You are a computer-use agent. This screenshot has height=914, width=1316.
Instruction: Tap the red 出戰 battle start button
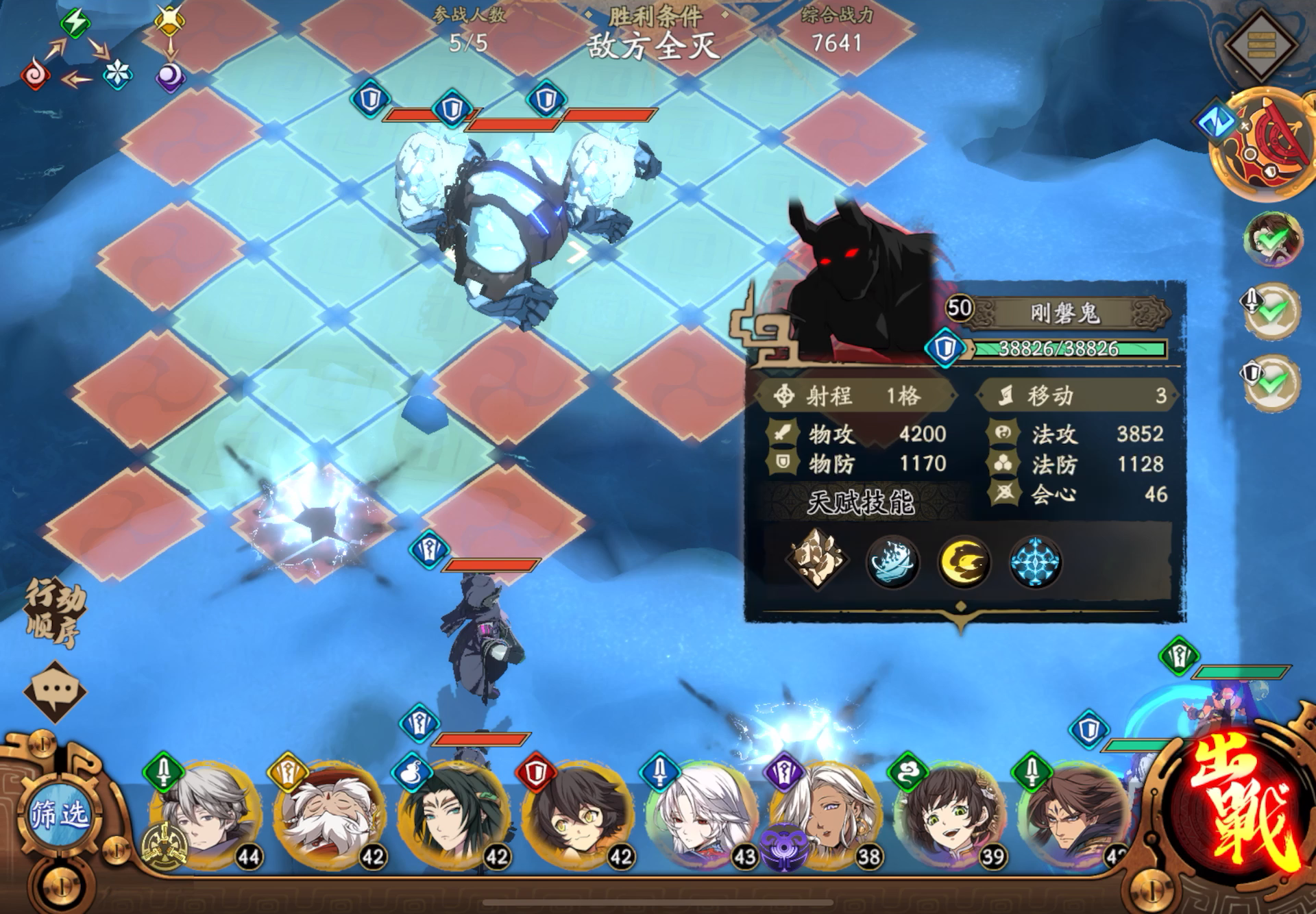(x=1234, y=808)
